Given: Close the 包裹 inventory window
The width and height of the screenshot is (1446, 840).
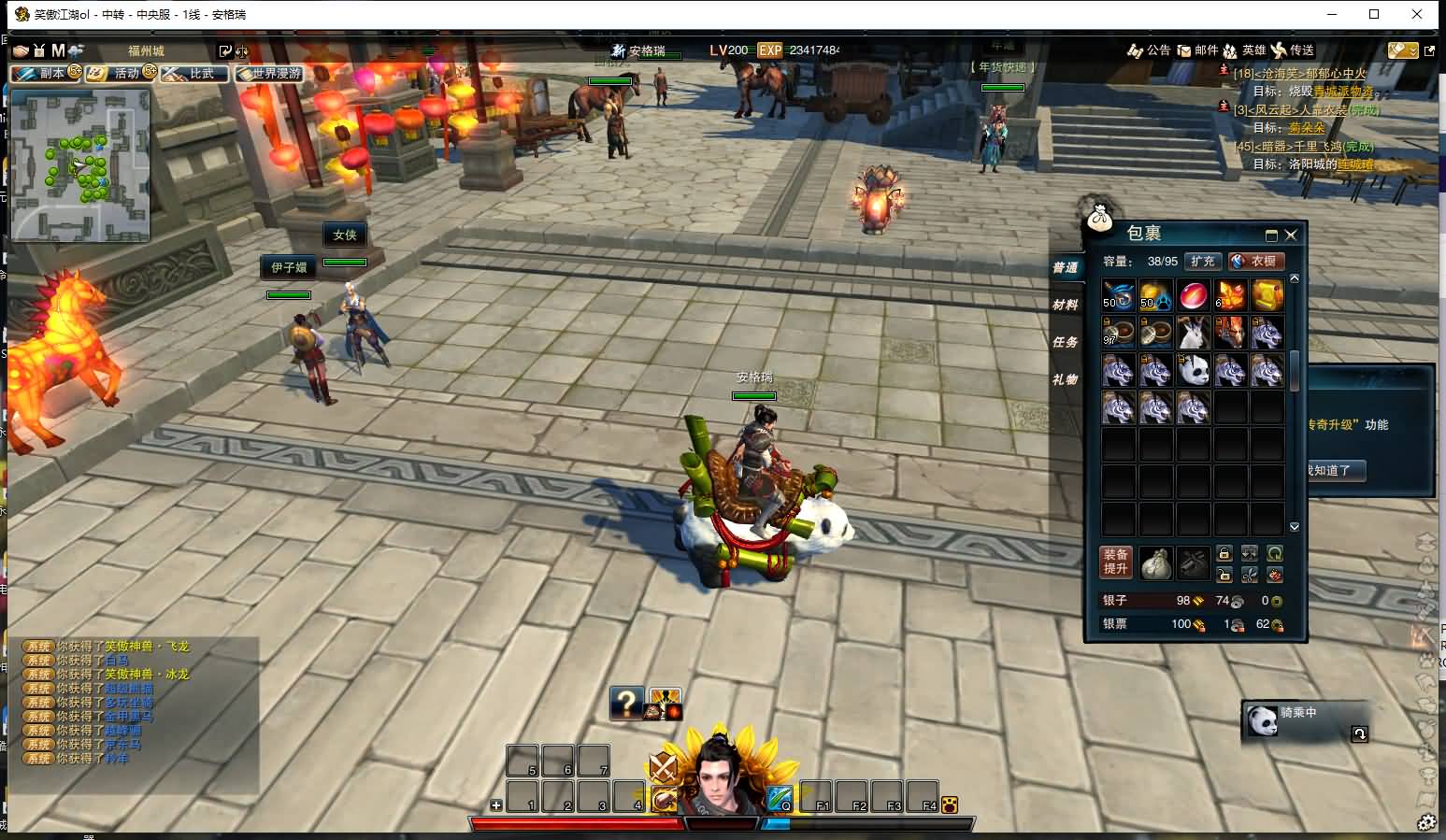Looking at the screenshot, I should pos(1291,235).
